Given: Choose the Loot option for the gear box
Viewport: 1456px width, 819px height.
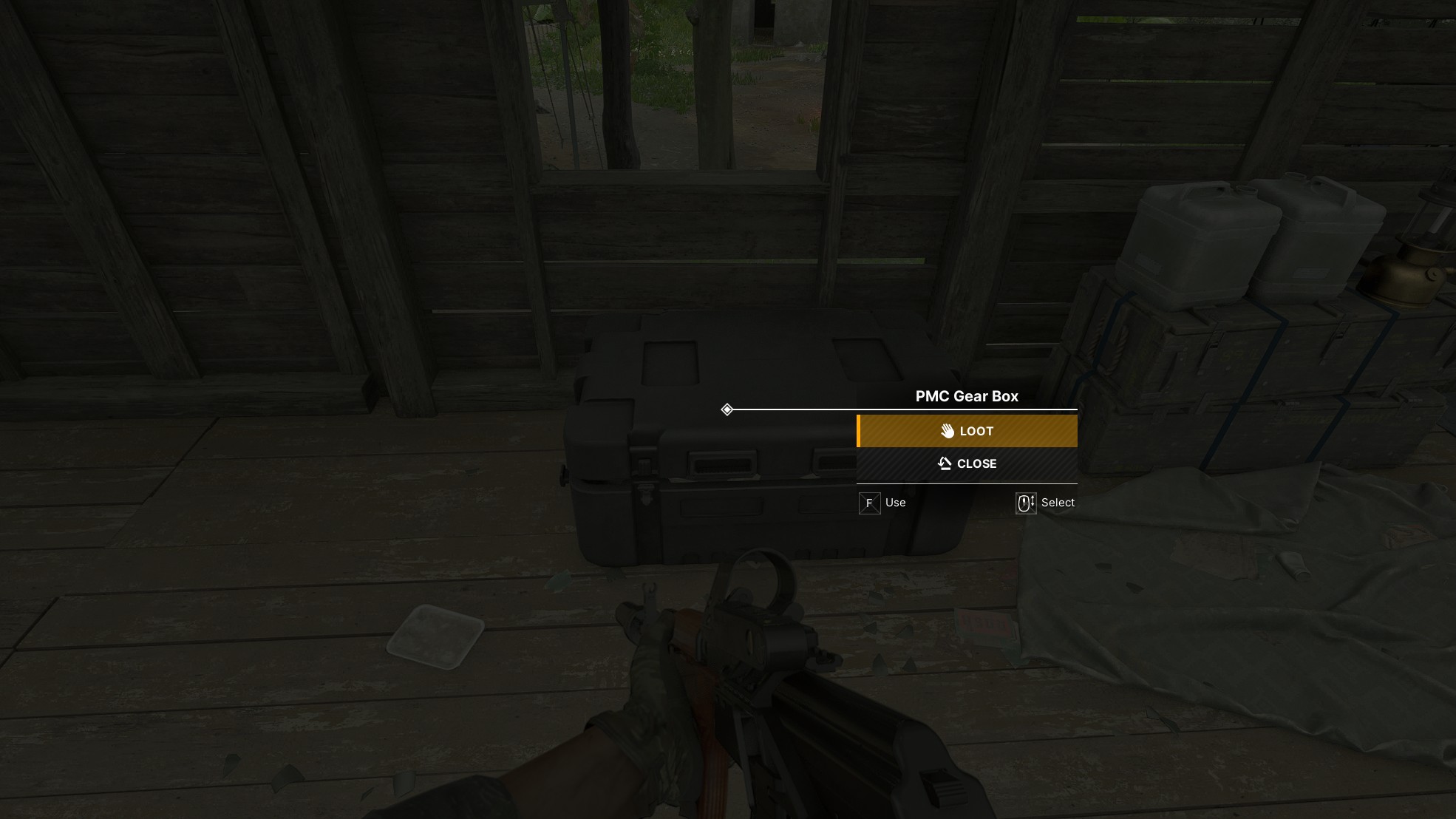Looking at the screenshot, I should [x=967, y=431].
